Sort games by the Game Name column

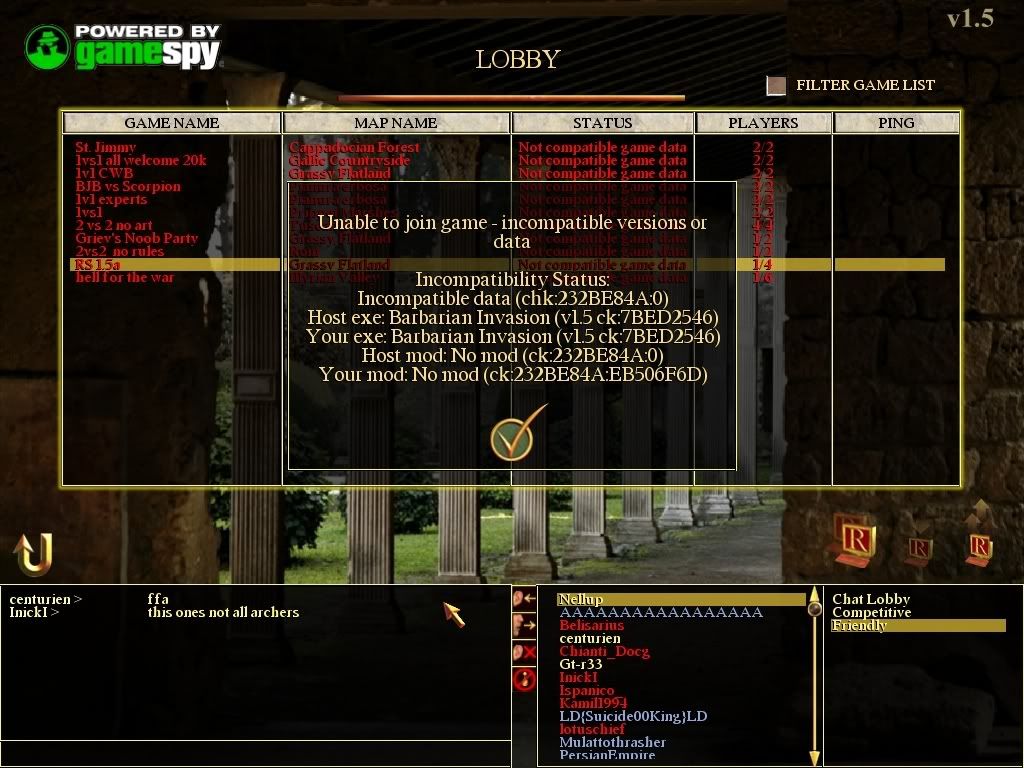click(x=171, y=123)
